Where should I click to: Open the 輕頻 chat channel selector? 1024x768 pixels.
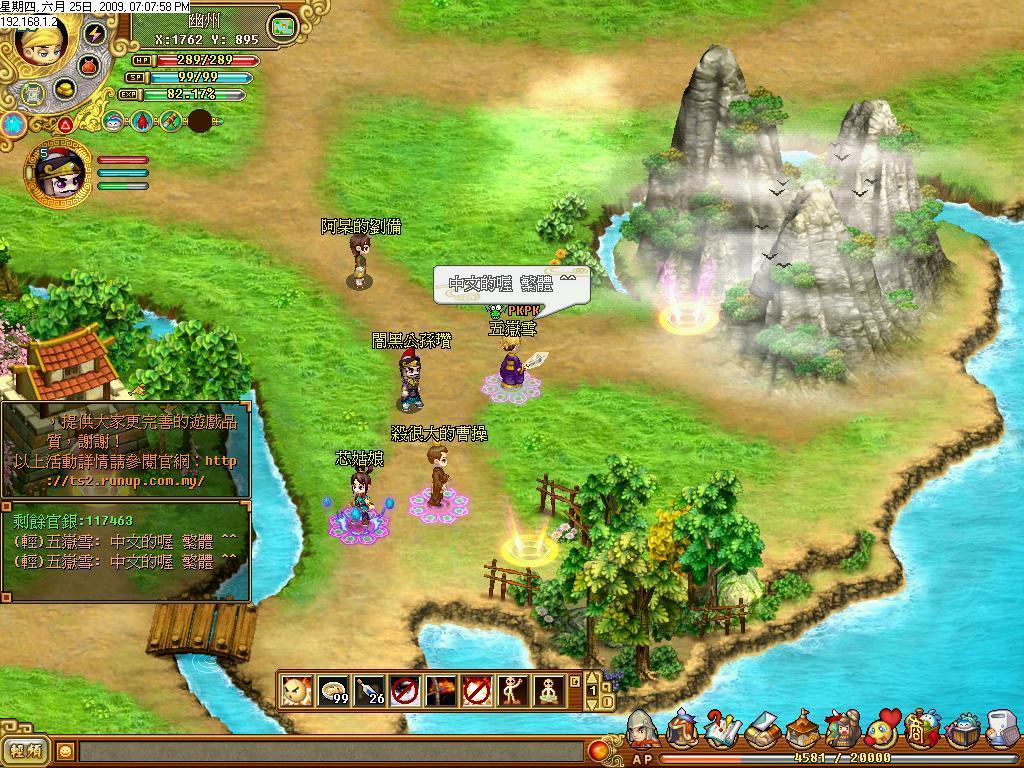pos(26,751)
